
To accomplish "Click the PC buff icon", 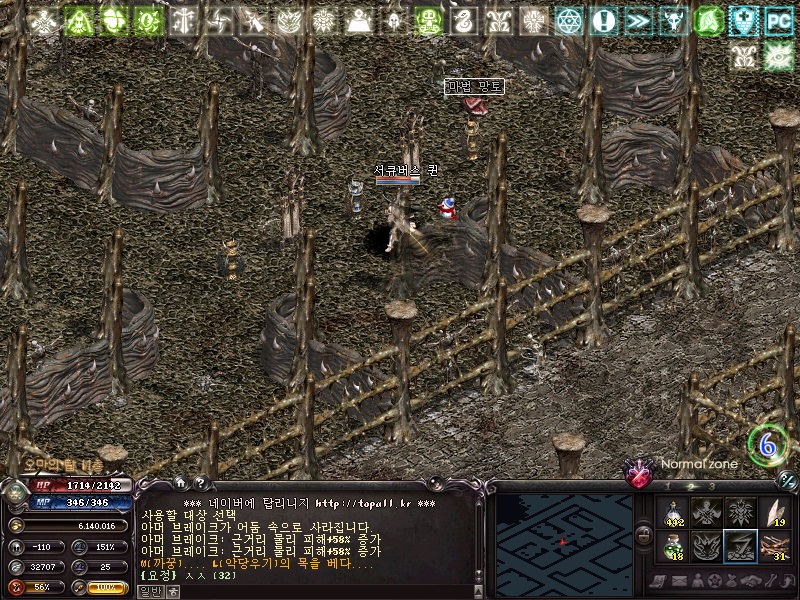I will click(x=777, y=20).
